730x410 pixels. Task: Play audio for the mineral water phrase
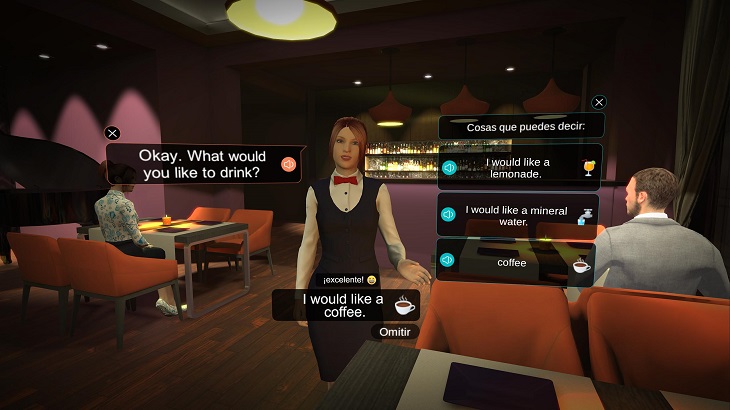(x=449, y=214)
